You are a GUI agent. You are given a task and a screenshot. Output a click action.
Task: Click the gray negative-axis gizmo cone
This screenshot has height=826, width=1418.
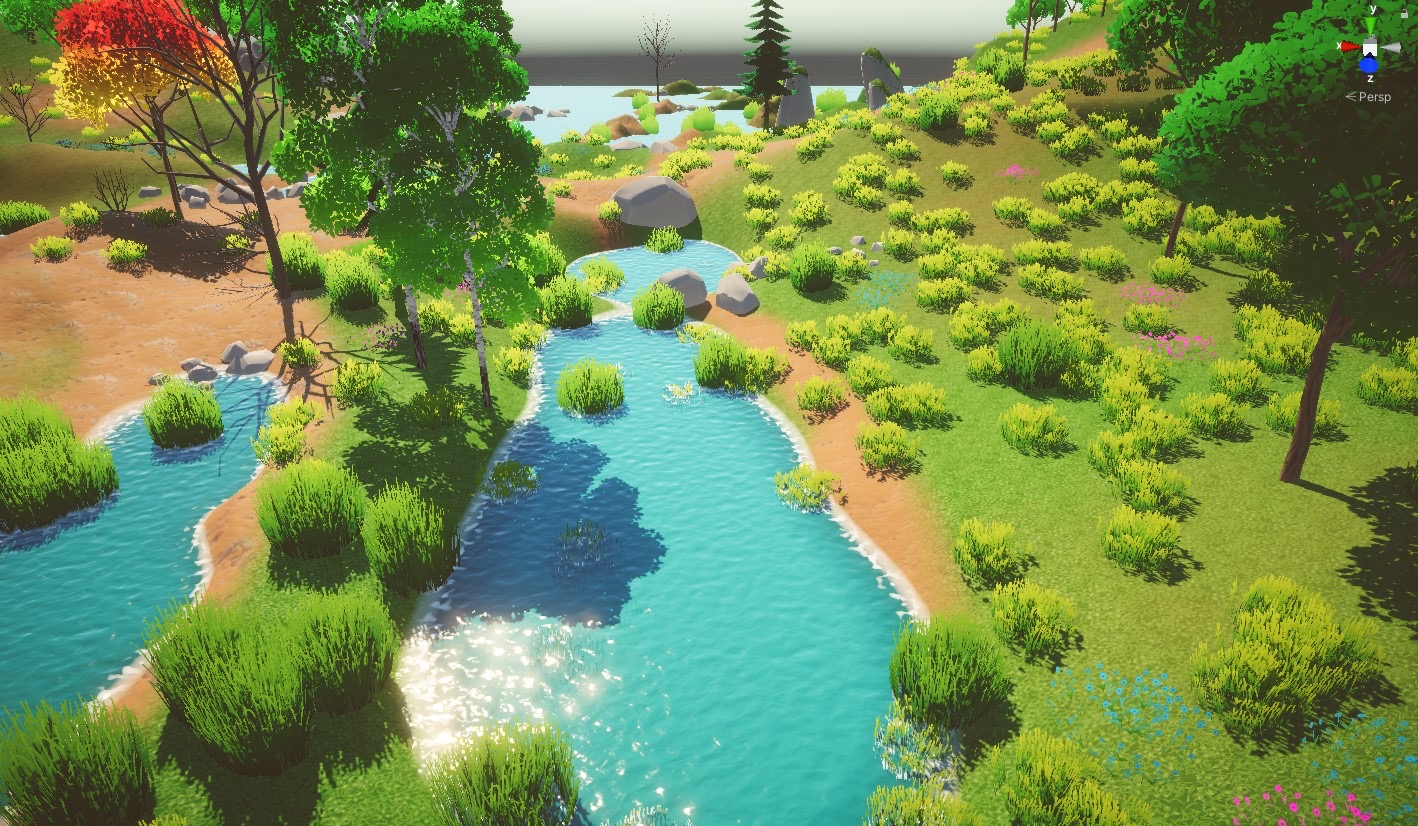coord(1391,47)
